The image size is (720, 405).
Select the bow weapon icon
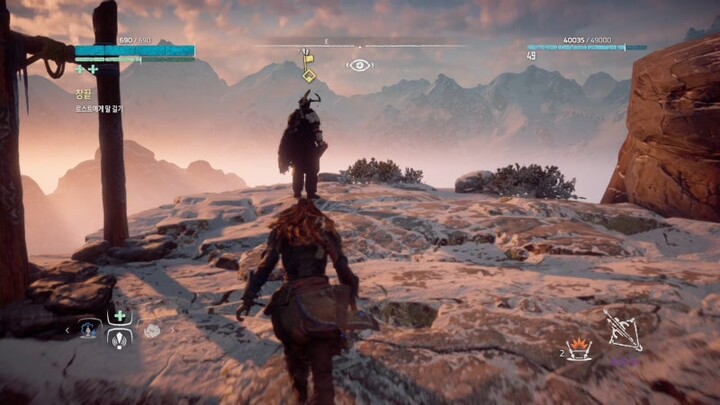click(x=621, y=327)
